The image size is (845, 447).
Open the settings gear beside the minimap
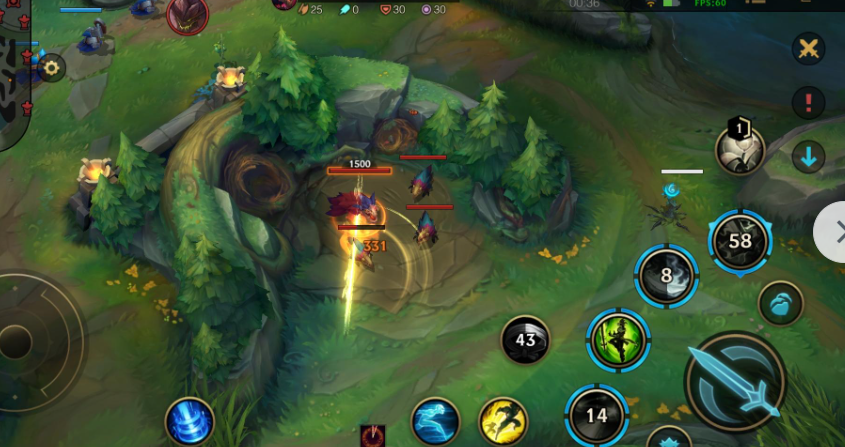click(51, 68)
